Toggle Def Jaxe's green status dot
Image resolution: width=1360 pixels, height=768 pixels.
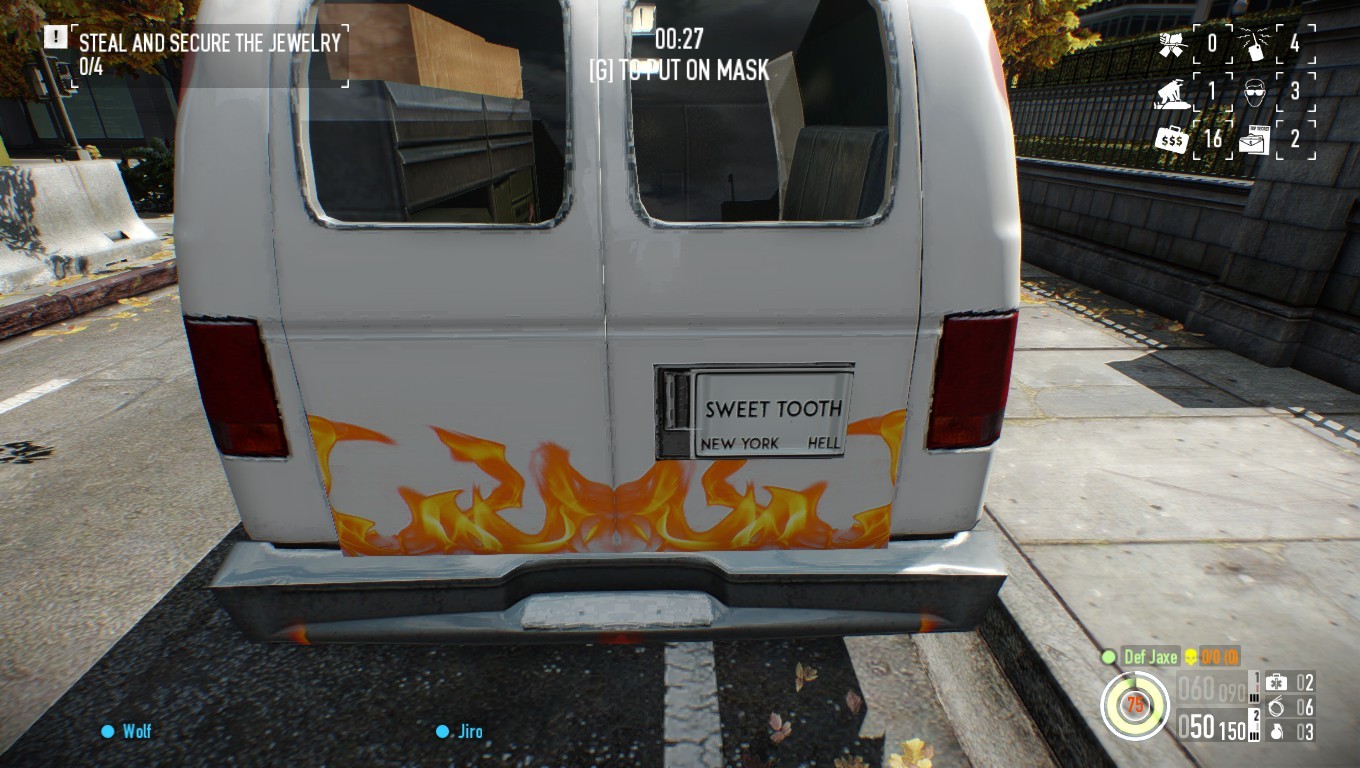(x=1108, y=658)
